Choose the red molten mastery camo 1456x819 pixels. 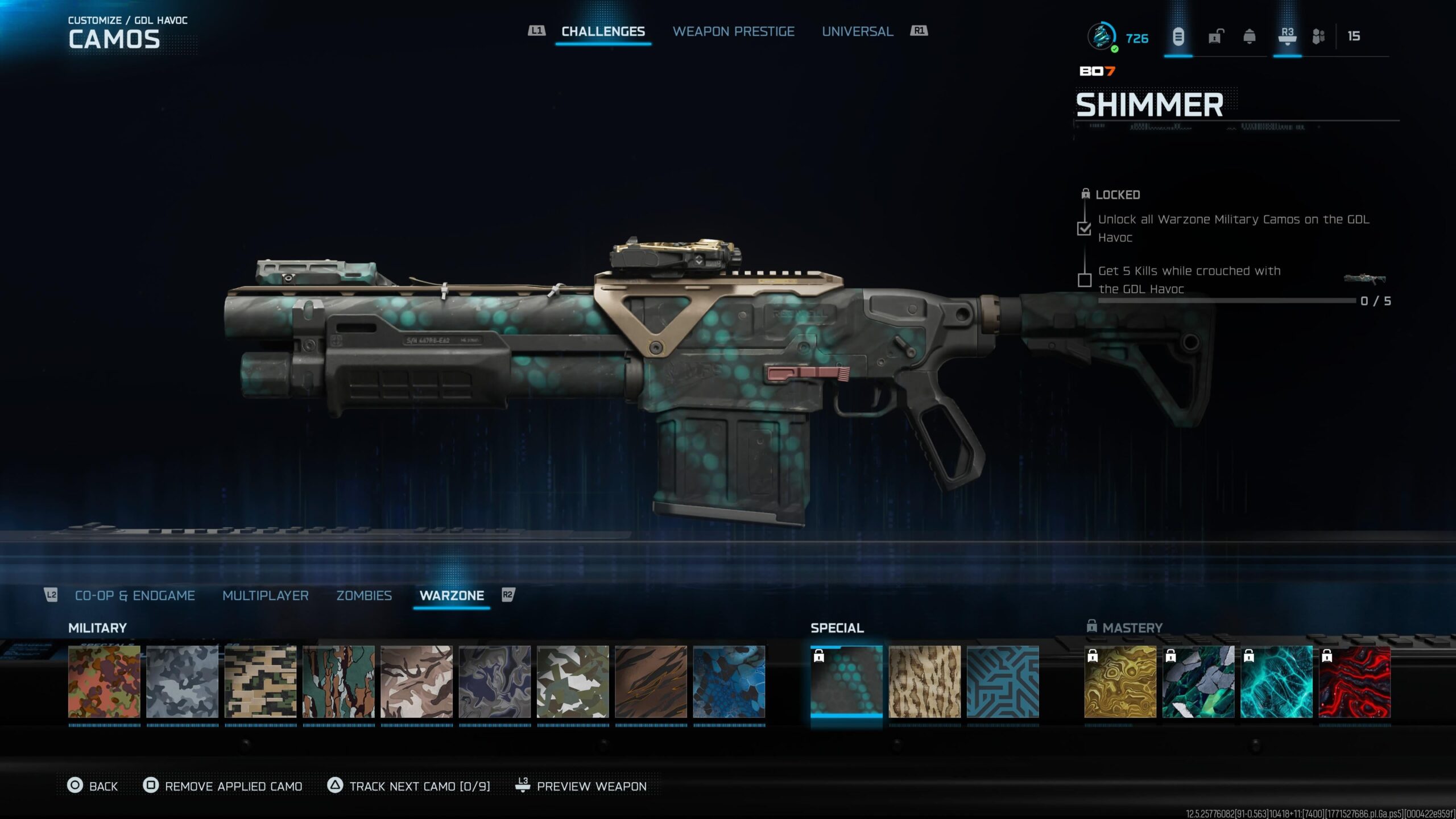(x=1354, y=681)
